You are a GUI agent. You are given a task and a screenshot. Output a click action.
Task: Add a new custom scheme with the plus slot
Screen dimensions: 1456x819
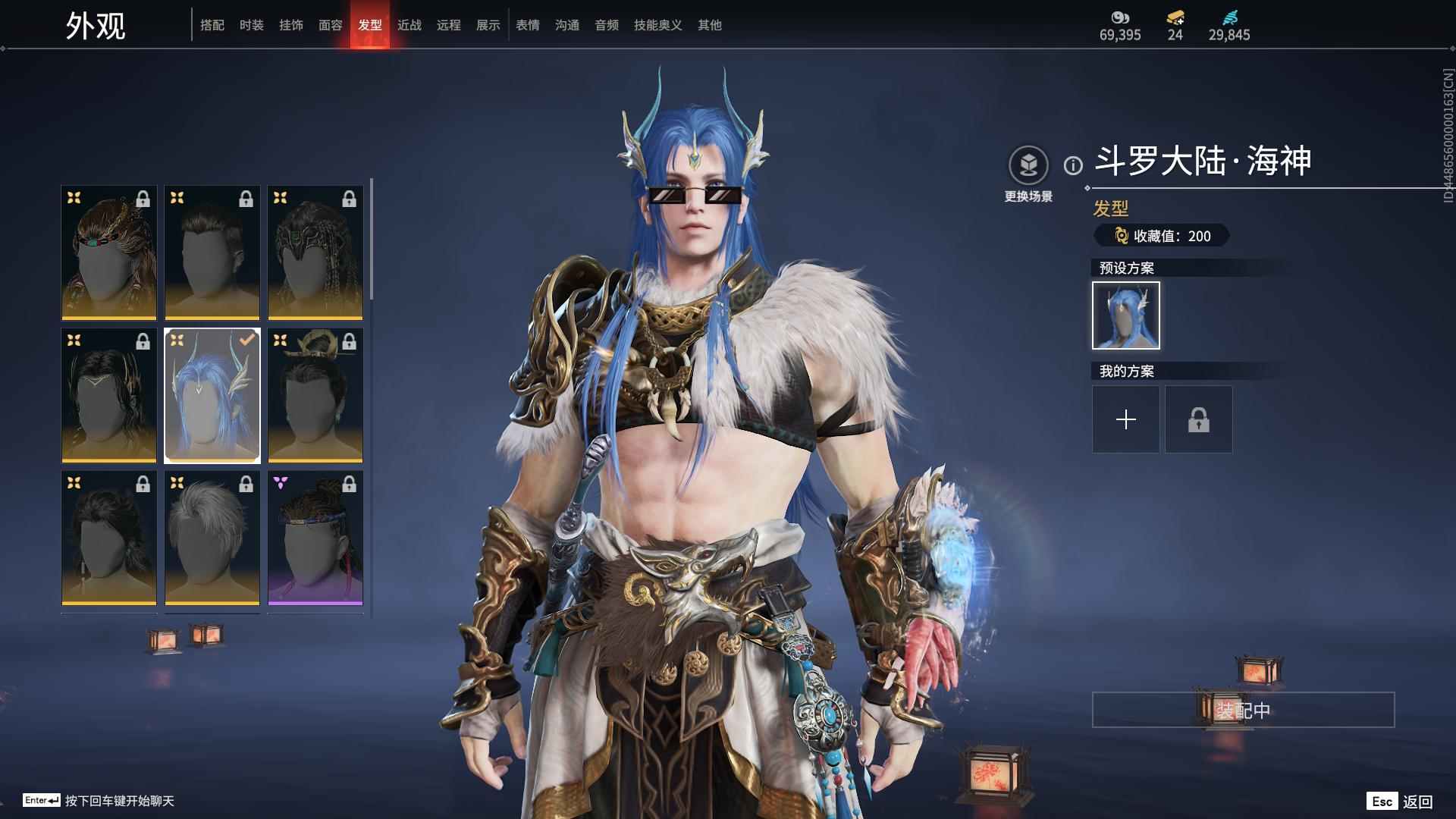coord(1126,419)
